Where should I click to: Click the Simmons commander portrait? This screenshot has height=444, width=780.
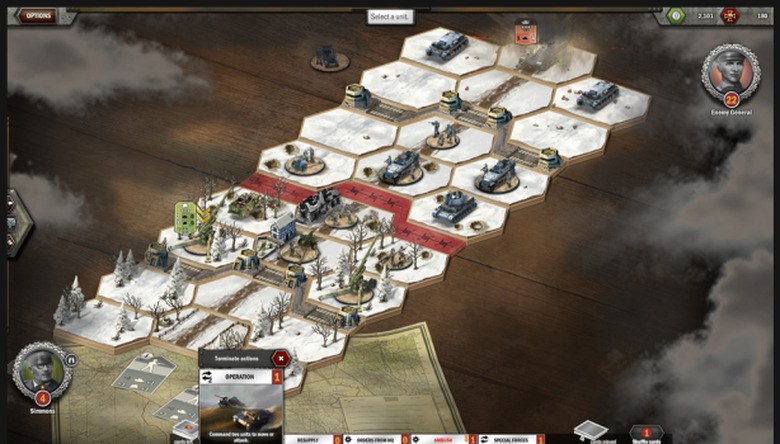(42, 370)
